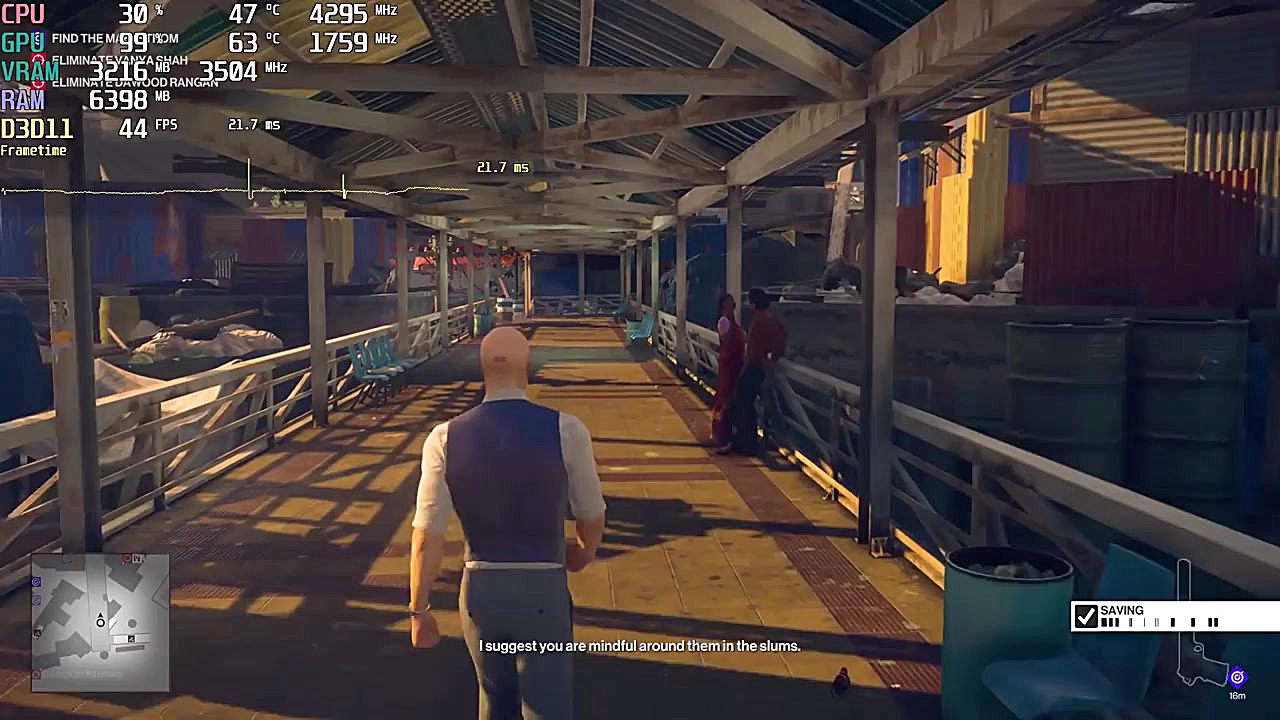Viewport: 1280px width, 720px height.
Task: Click the 16m distance label below the target marker
Action: click(x=1237, y=694)
